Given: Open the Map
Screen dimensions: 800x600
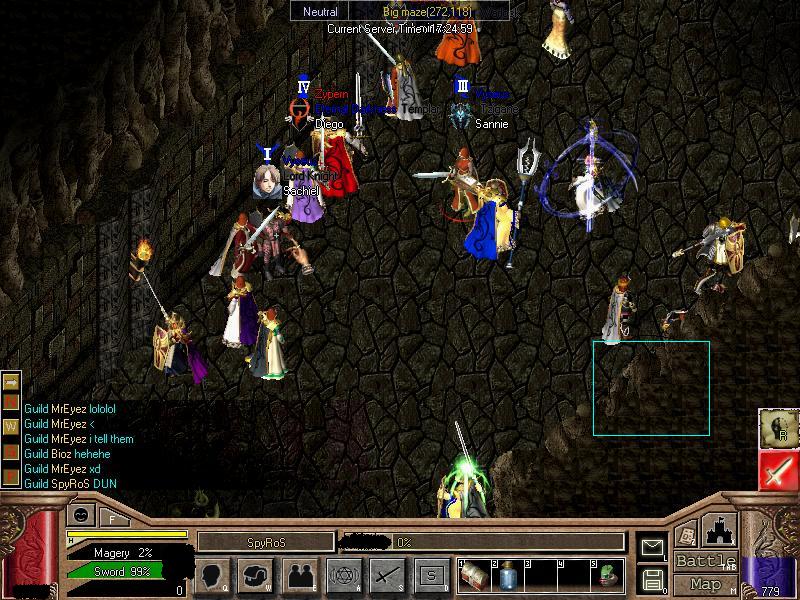Looking at the screenshot, I should (x=705, y=584).
